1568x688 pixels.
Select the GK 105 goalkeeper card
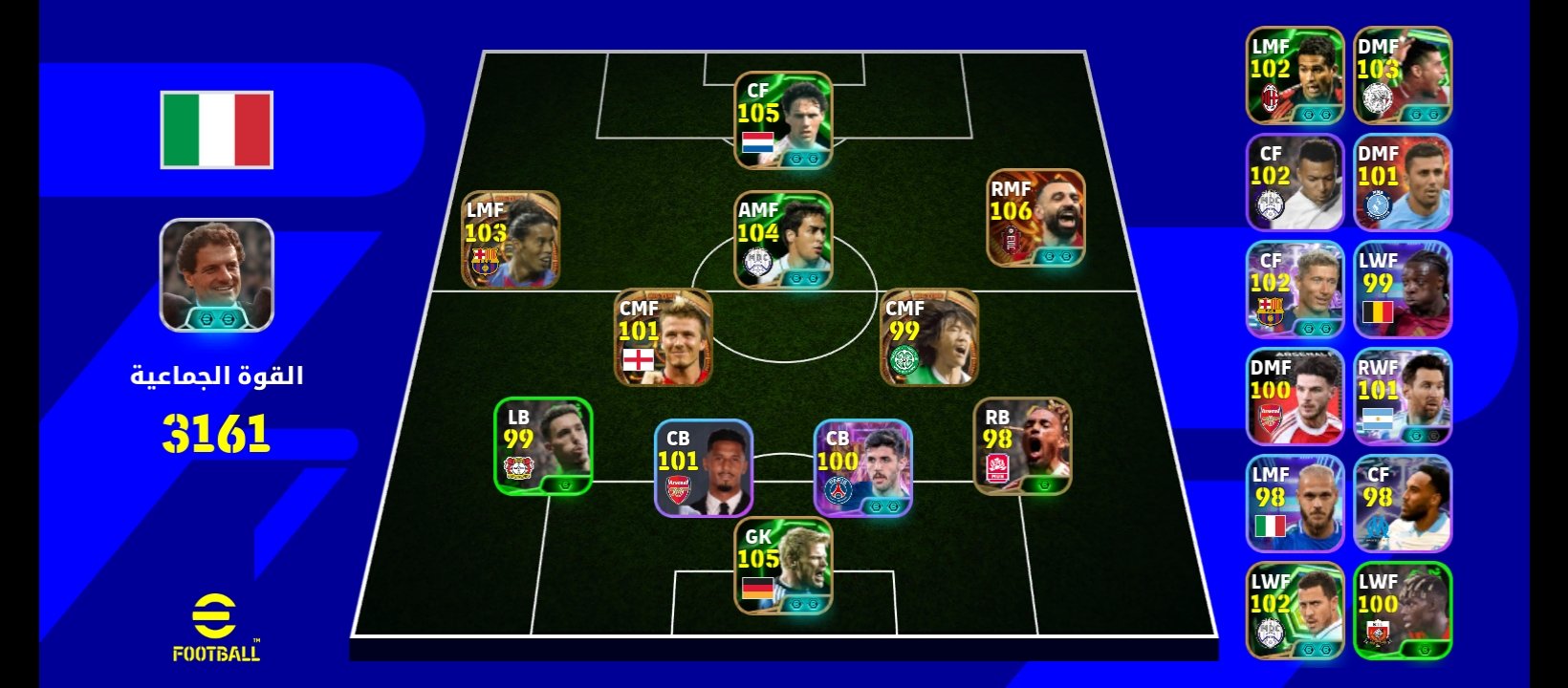783,566
